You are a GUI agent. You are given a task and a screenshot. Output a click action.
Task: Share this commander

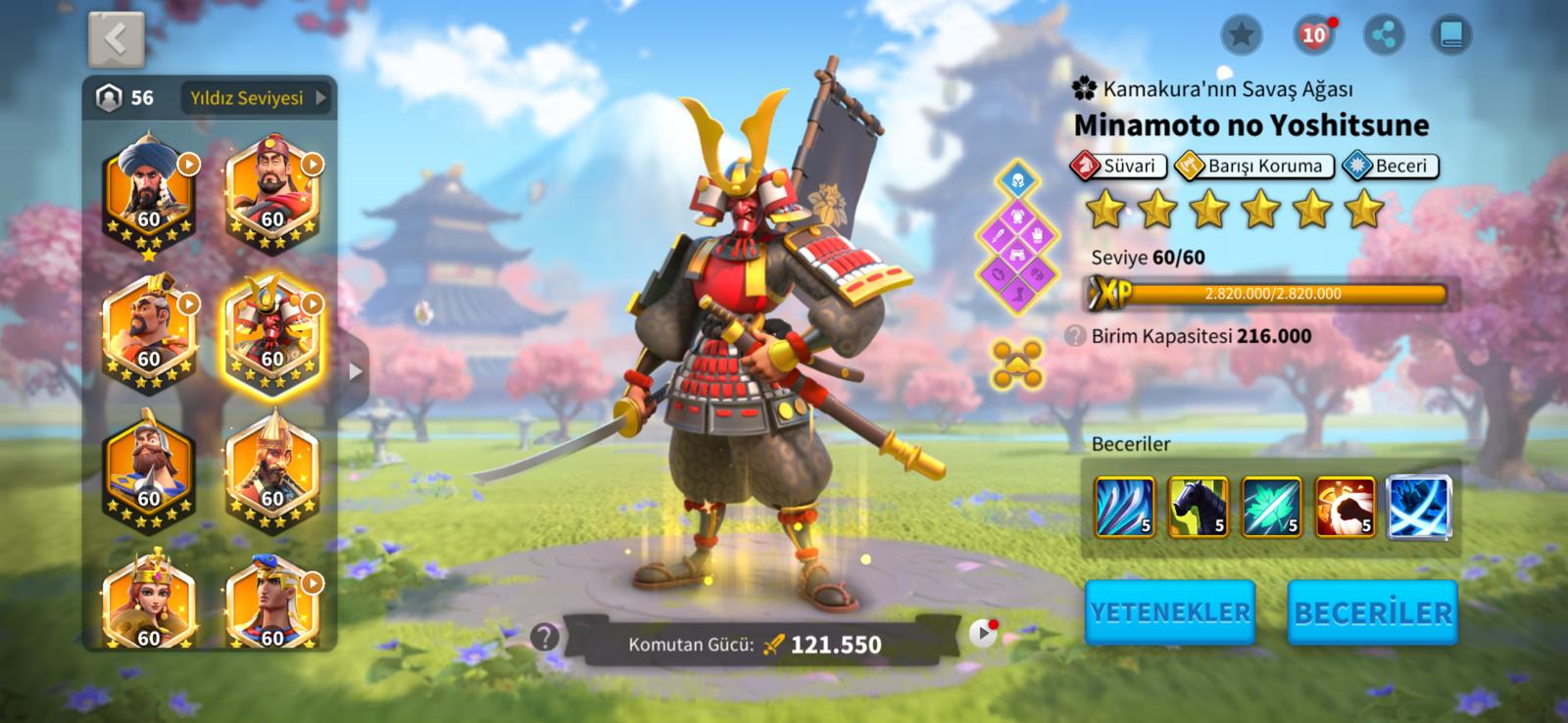tap(1383, 36)
